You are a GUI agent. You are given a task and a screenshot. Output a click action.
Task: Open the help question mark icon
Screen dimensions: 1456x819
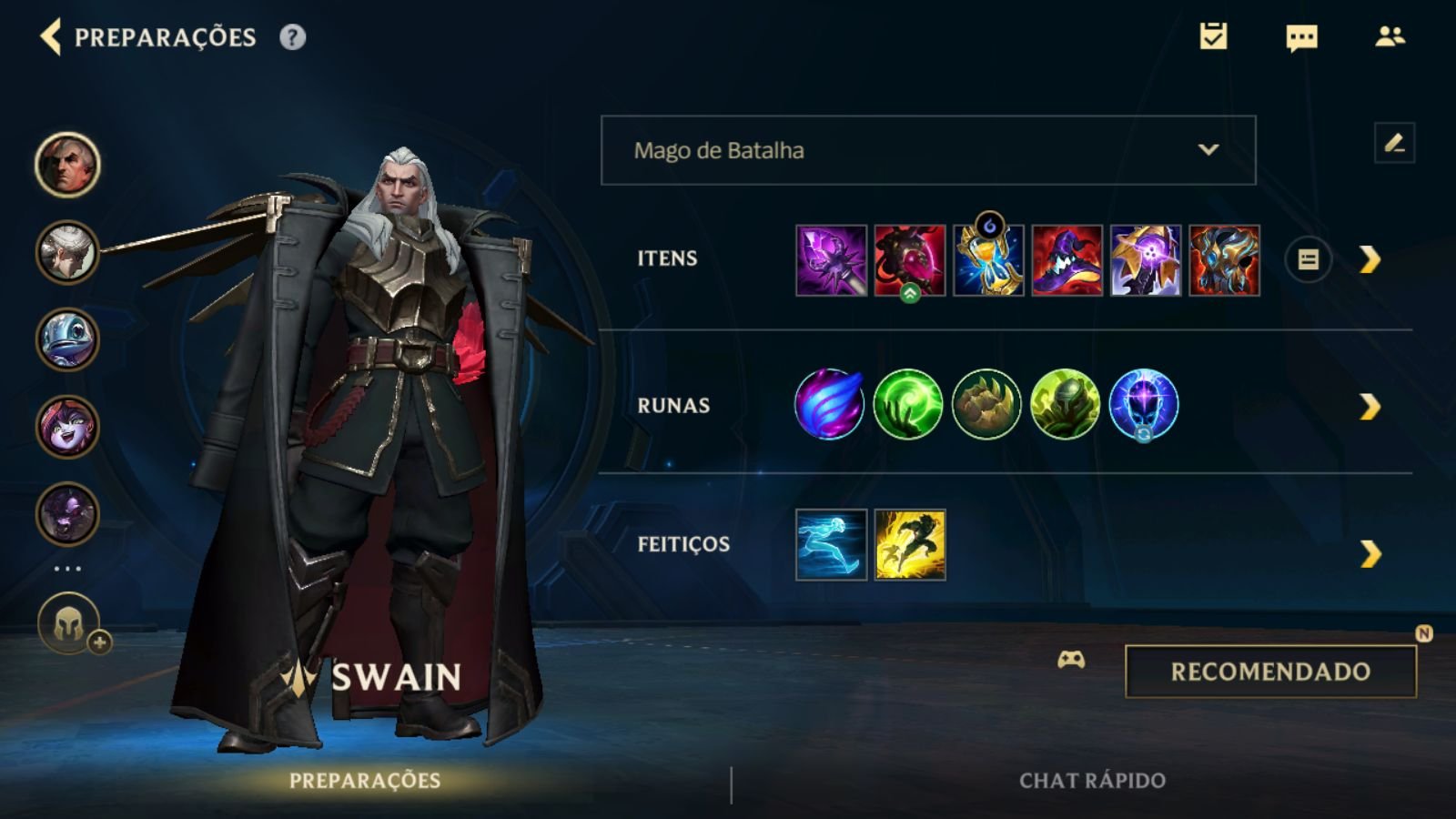292,37
